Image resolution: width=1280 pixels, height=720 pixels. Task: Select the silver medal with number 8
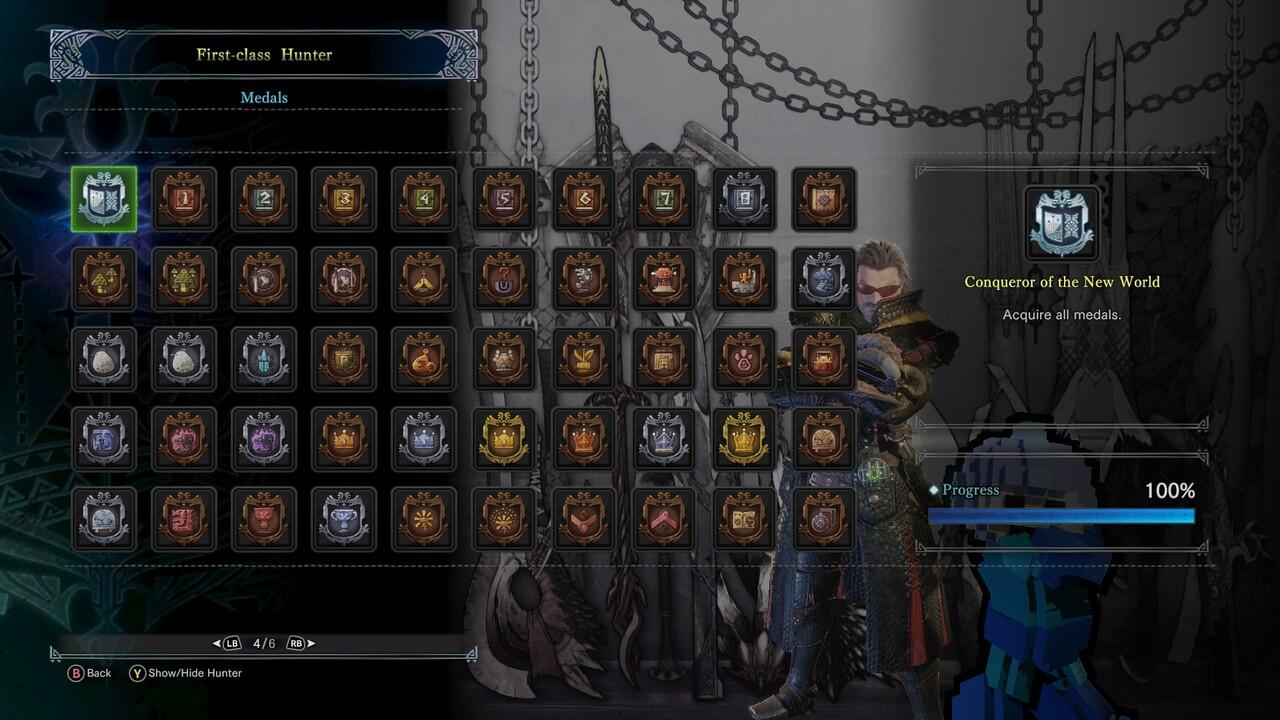[744, 200]
